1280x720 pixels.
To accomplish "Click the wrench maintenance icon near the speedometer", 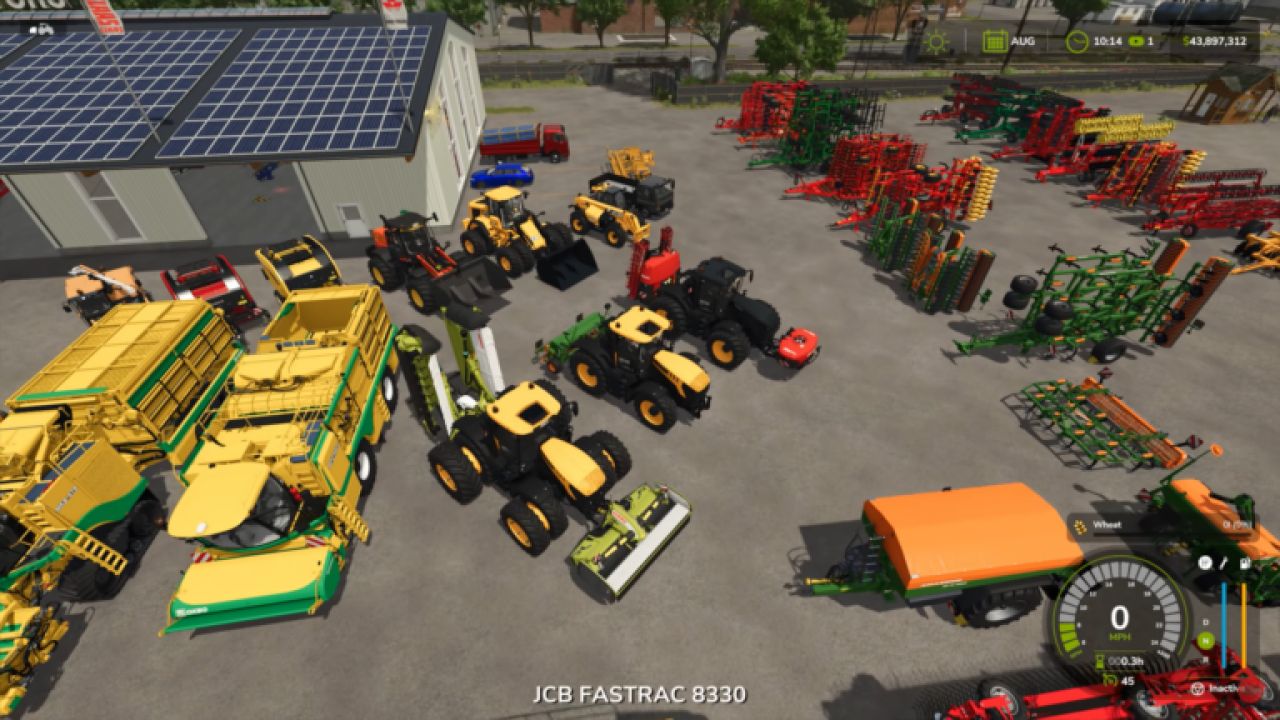I will point(1223,564).
